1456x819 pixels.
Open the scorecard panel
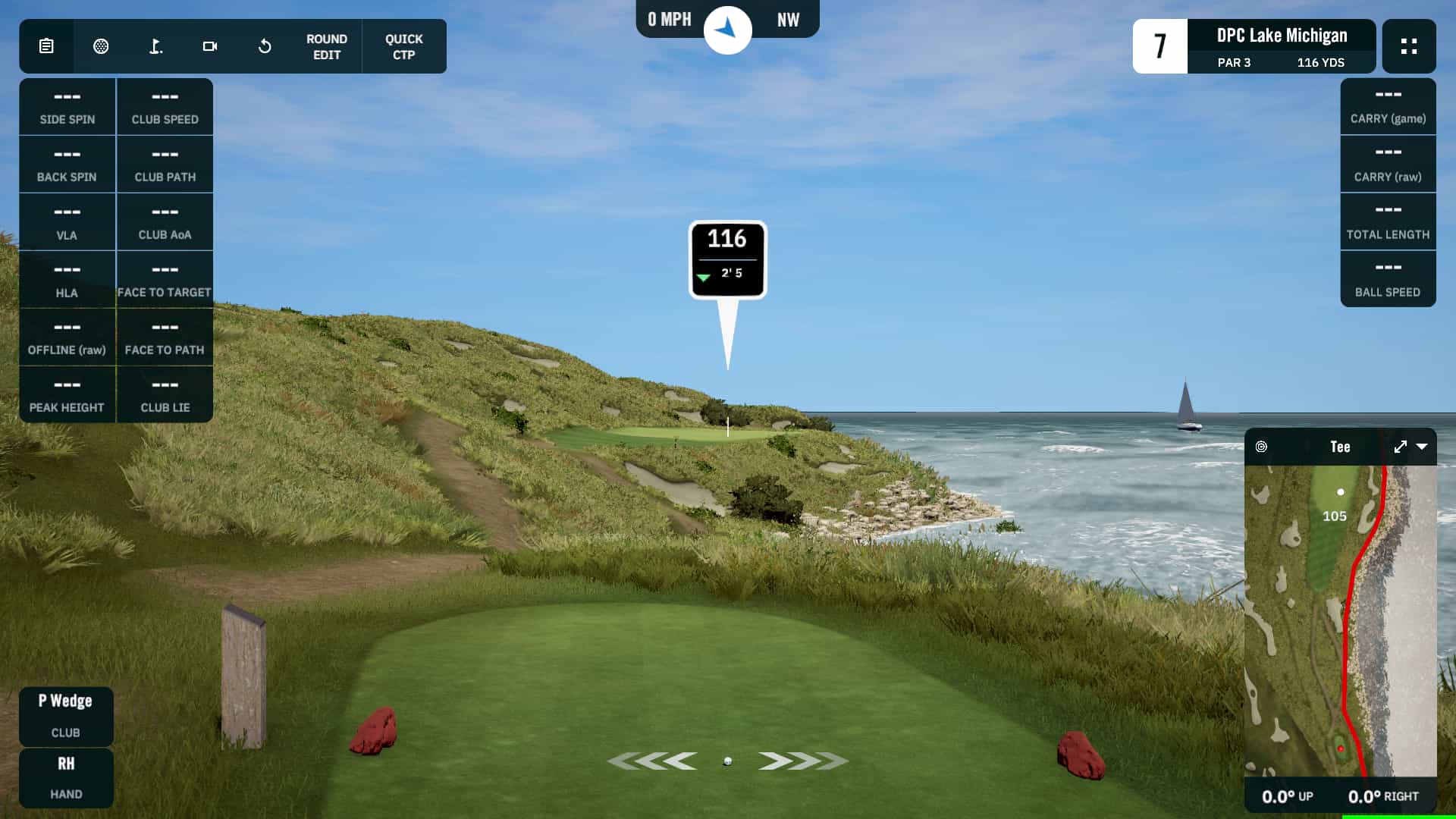click(x=45, y=46)
